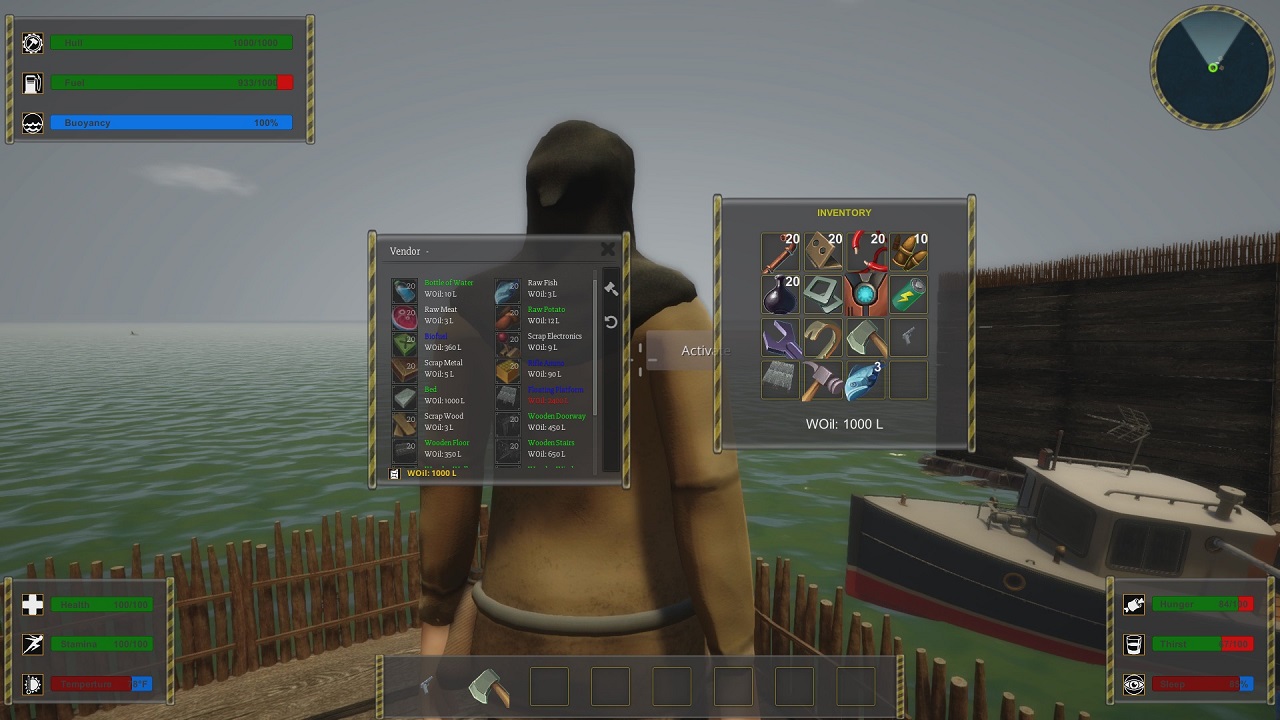Select the axe in the hotbar

click(x=488, y=687)
